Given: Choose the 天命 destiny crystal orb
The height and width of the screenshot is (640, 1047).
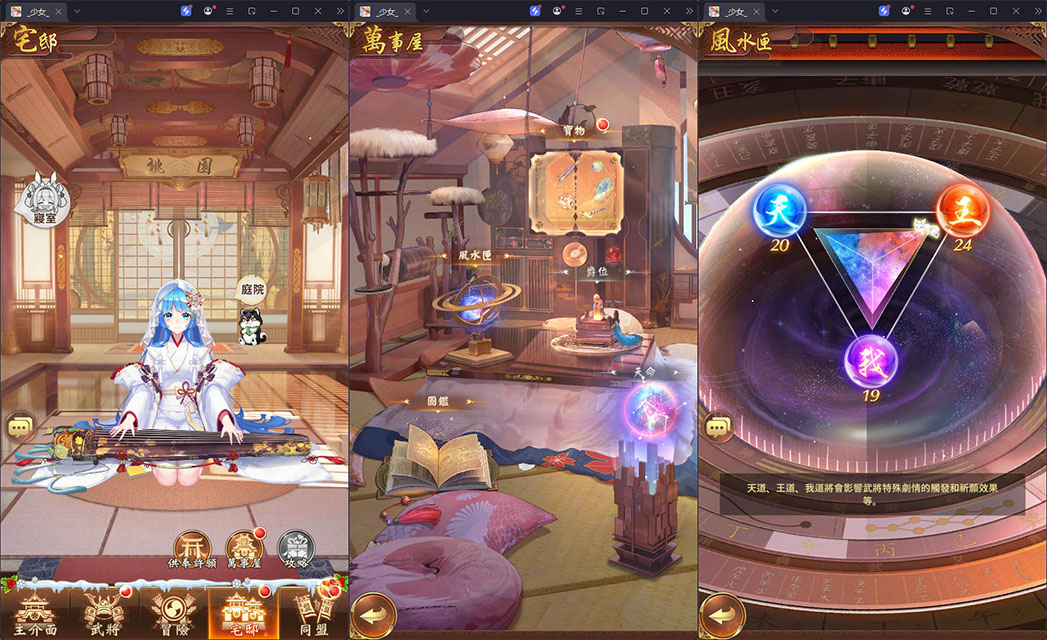Looking at the screenshot, I should (648, 412).
